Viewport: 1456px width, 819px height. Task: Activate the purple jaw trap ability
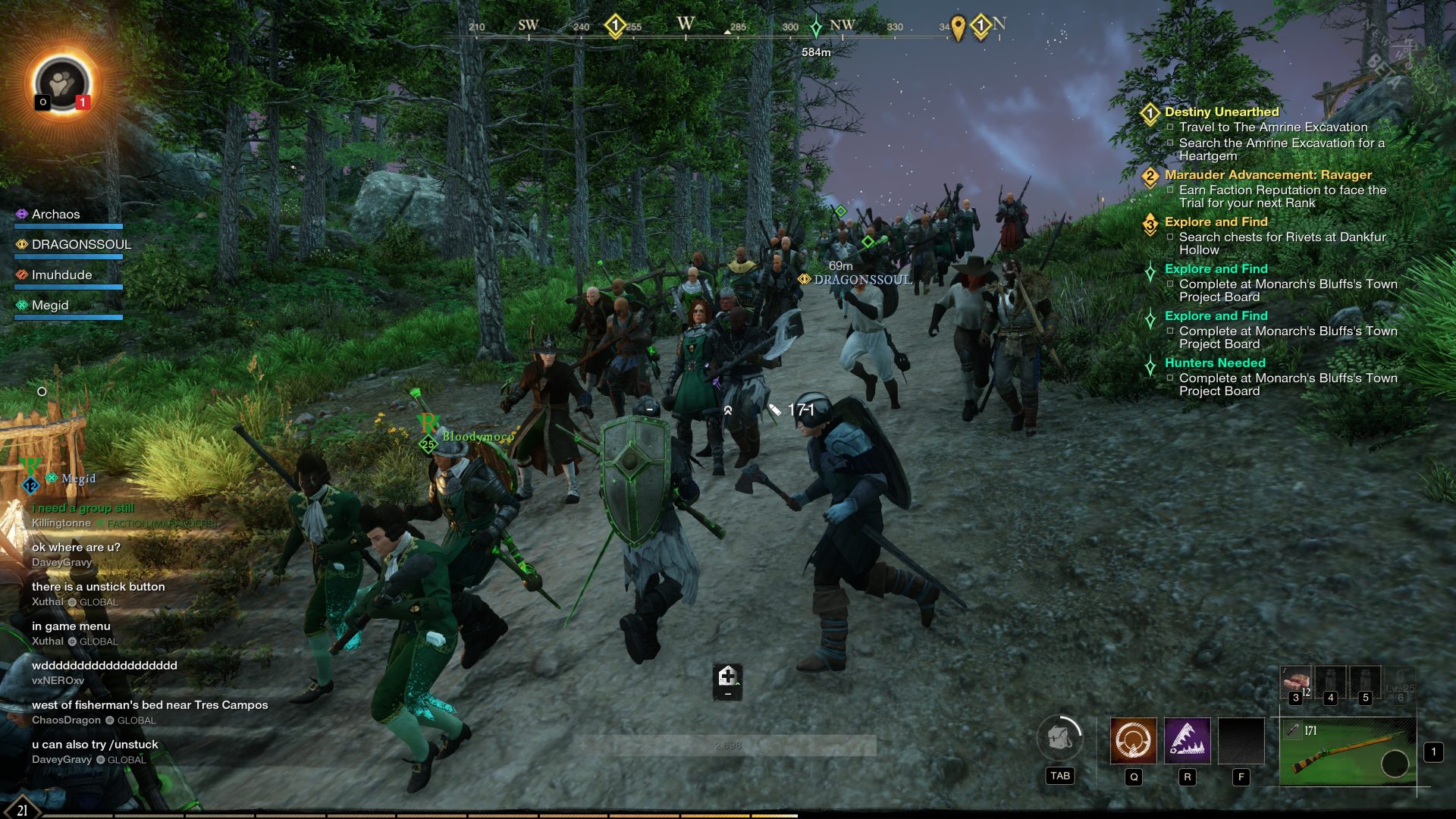click(1187, 740)
